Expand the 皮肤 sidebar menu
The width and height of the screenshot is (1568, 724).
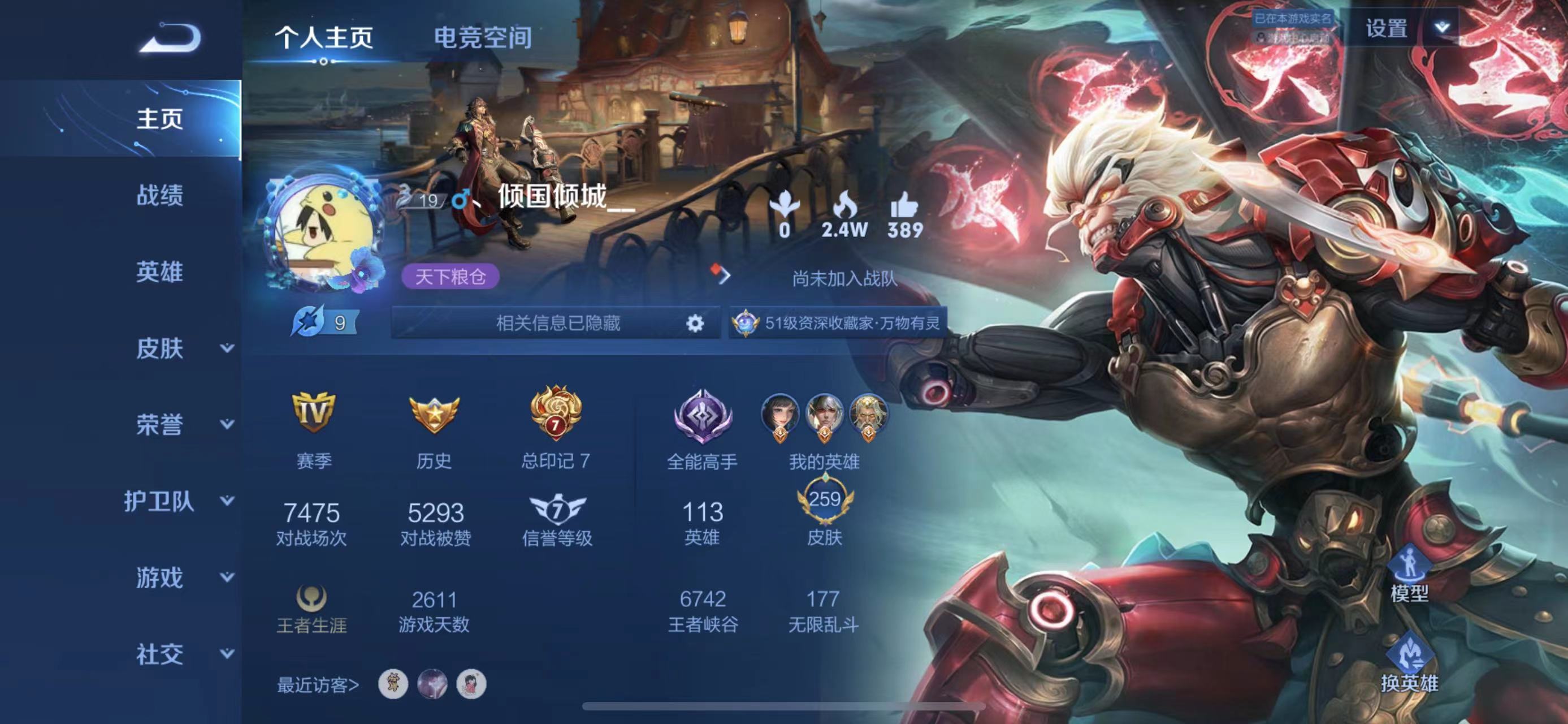click(183, 348)
